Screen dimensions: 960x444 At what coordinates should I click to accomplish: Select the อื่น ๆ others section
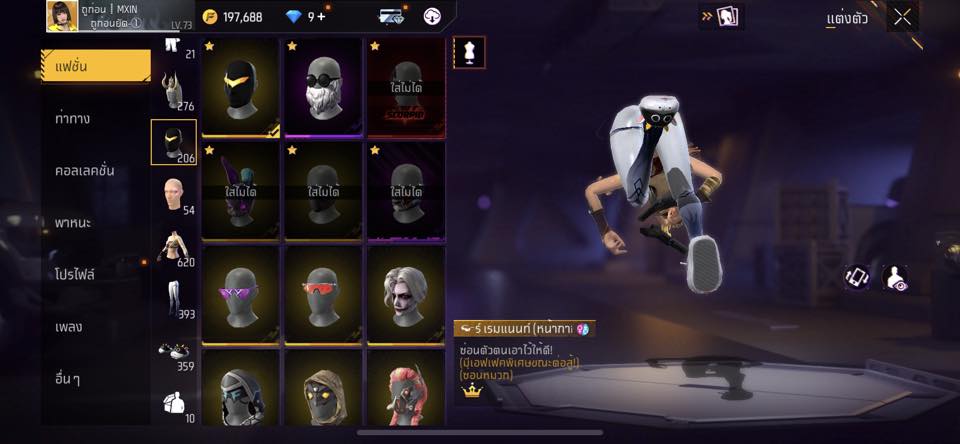click(x=68, y=379)
